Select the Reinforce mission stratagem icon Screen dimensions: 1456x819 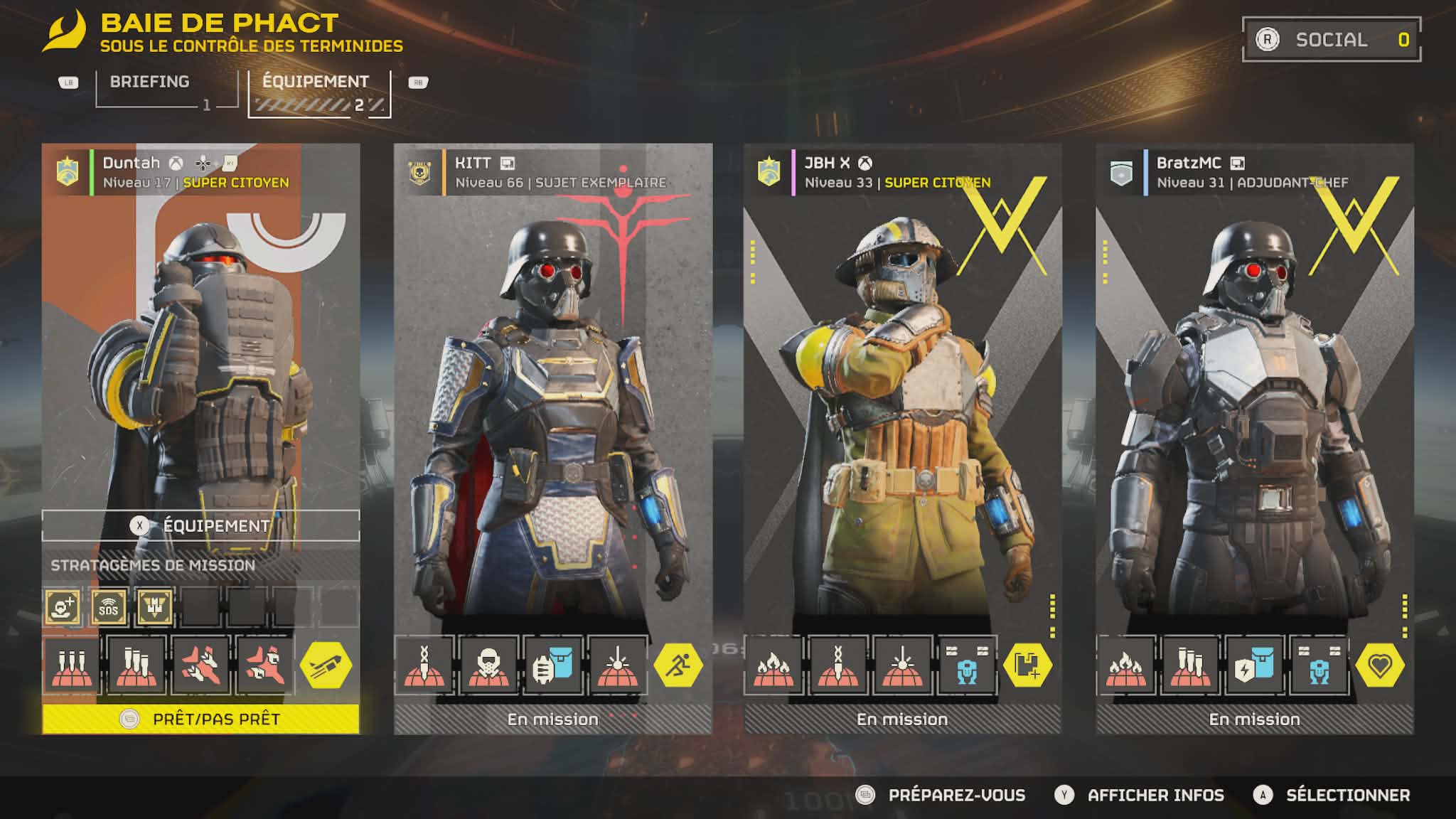[x=63, y=607]
